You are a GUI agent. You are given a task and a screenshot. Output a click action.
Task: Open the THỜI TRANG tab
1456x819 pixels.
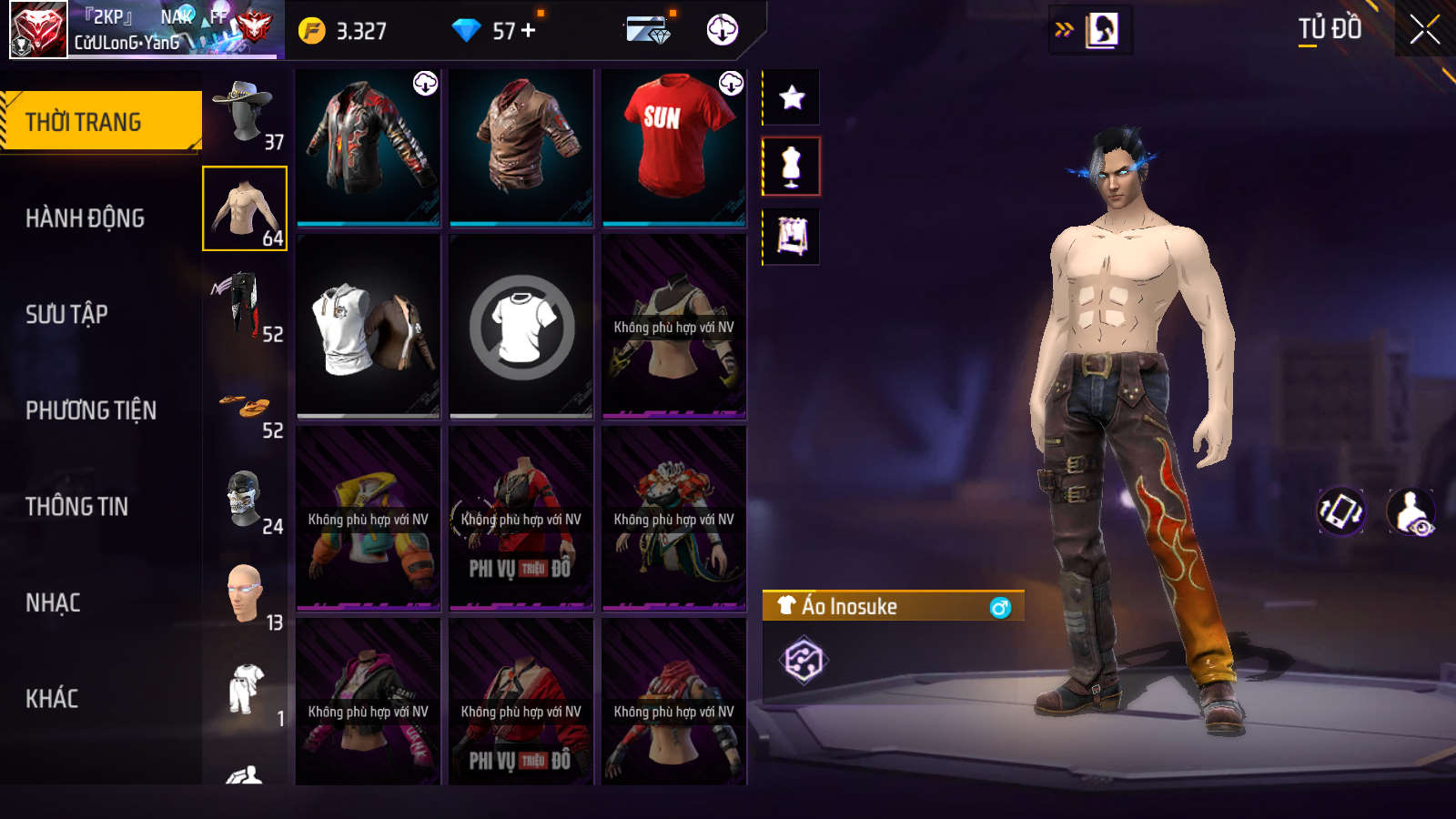point(100,121)
